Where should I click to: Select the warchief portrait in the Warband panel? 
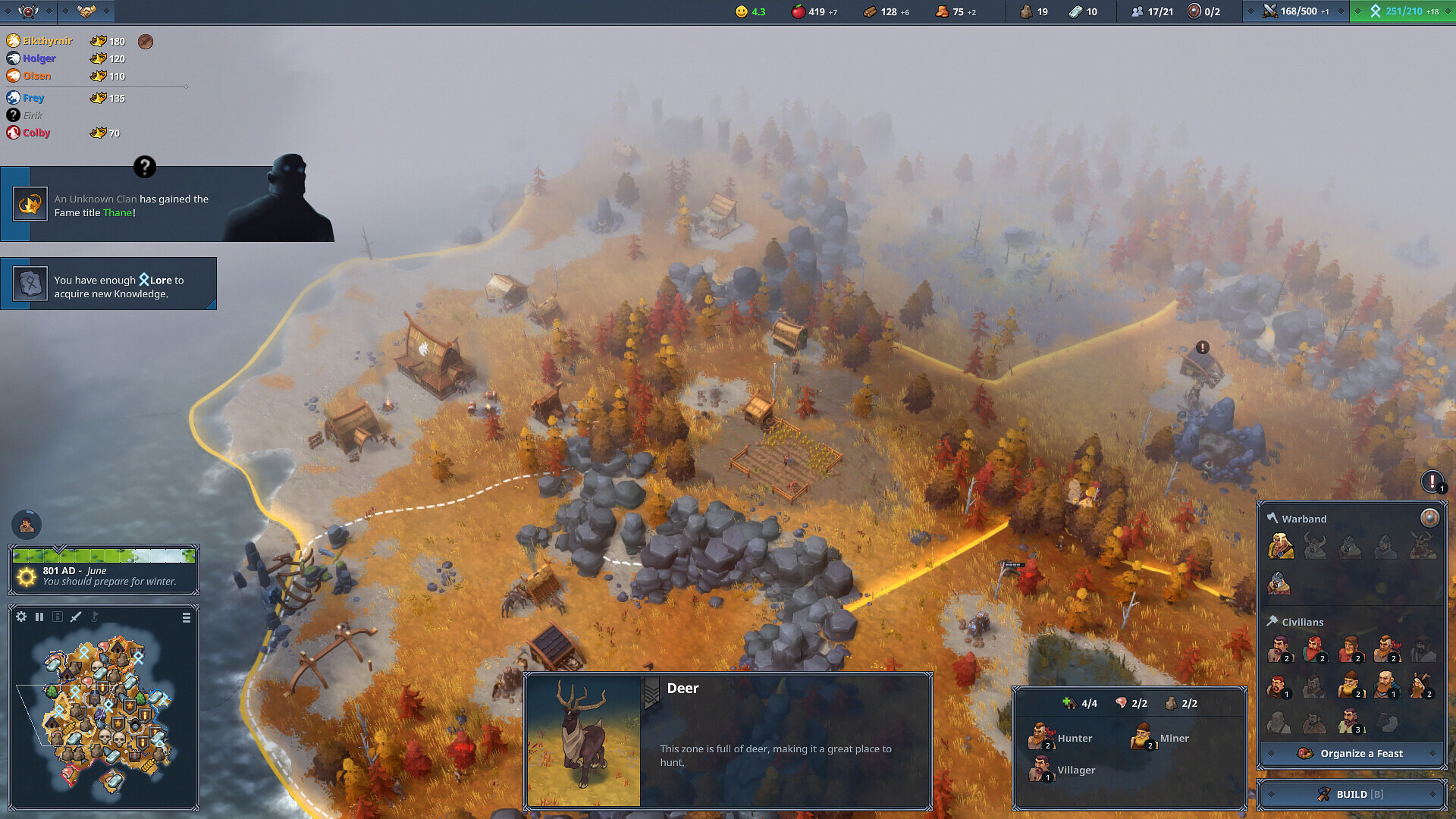click(1281, 547)
